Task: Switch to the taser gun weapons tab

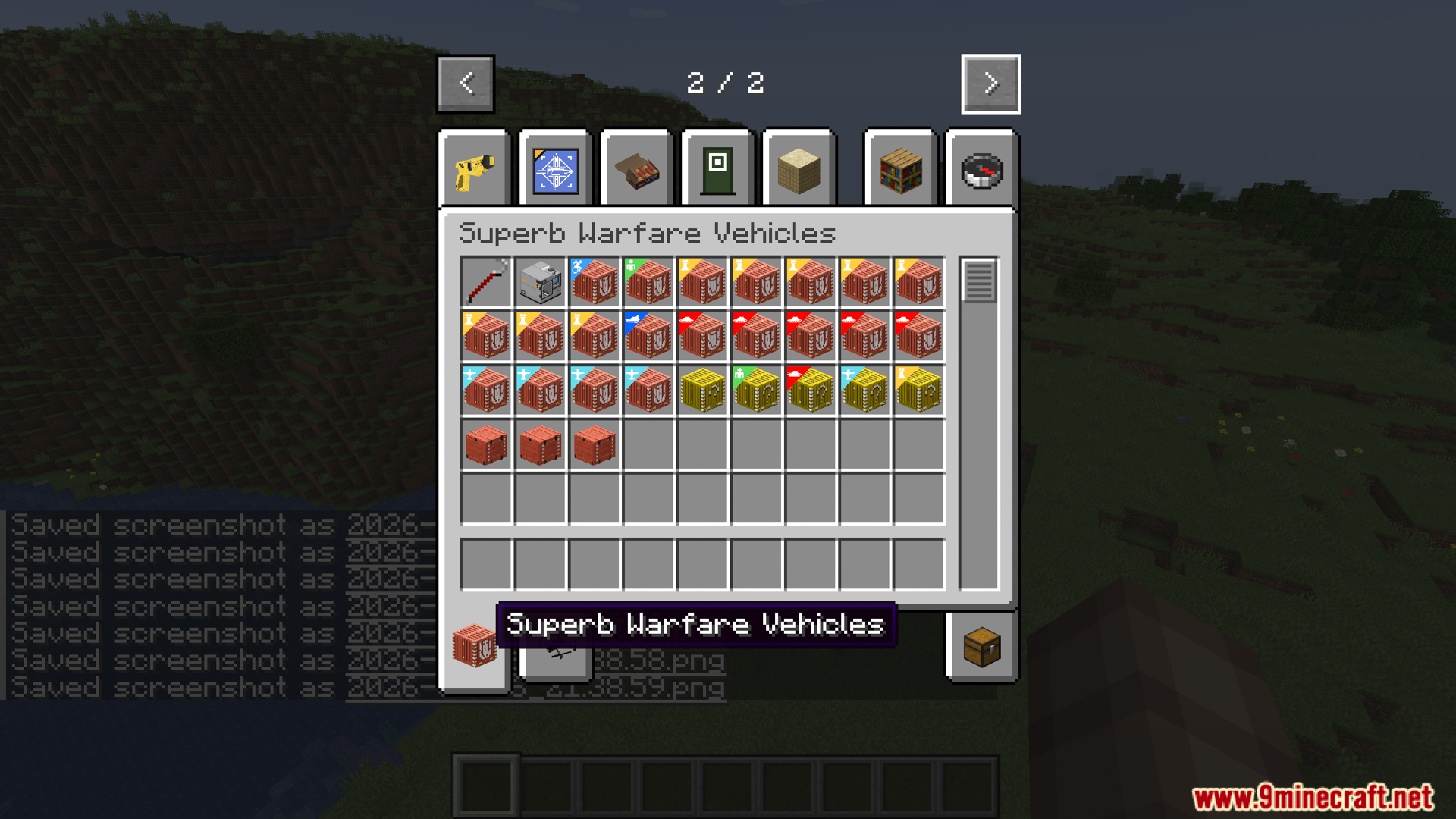Action: tap(474, 168)
